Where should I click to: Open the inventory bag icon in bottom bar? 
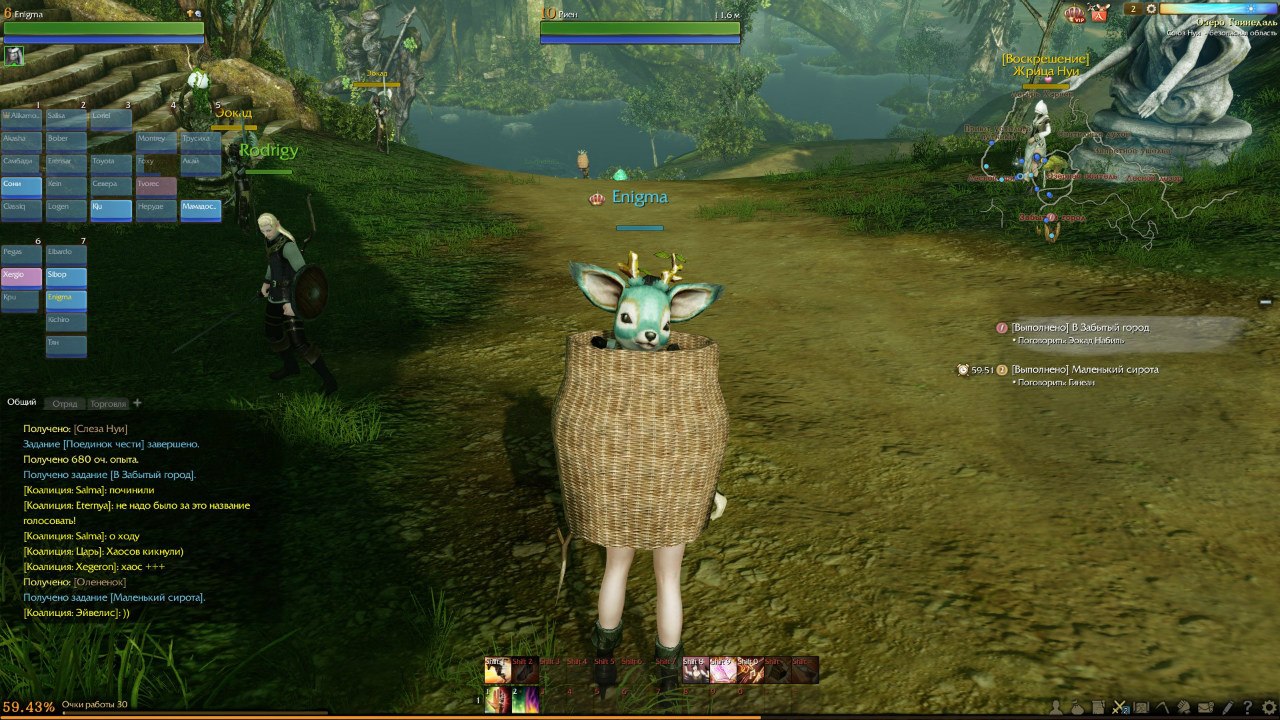point(1077,708)
